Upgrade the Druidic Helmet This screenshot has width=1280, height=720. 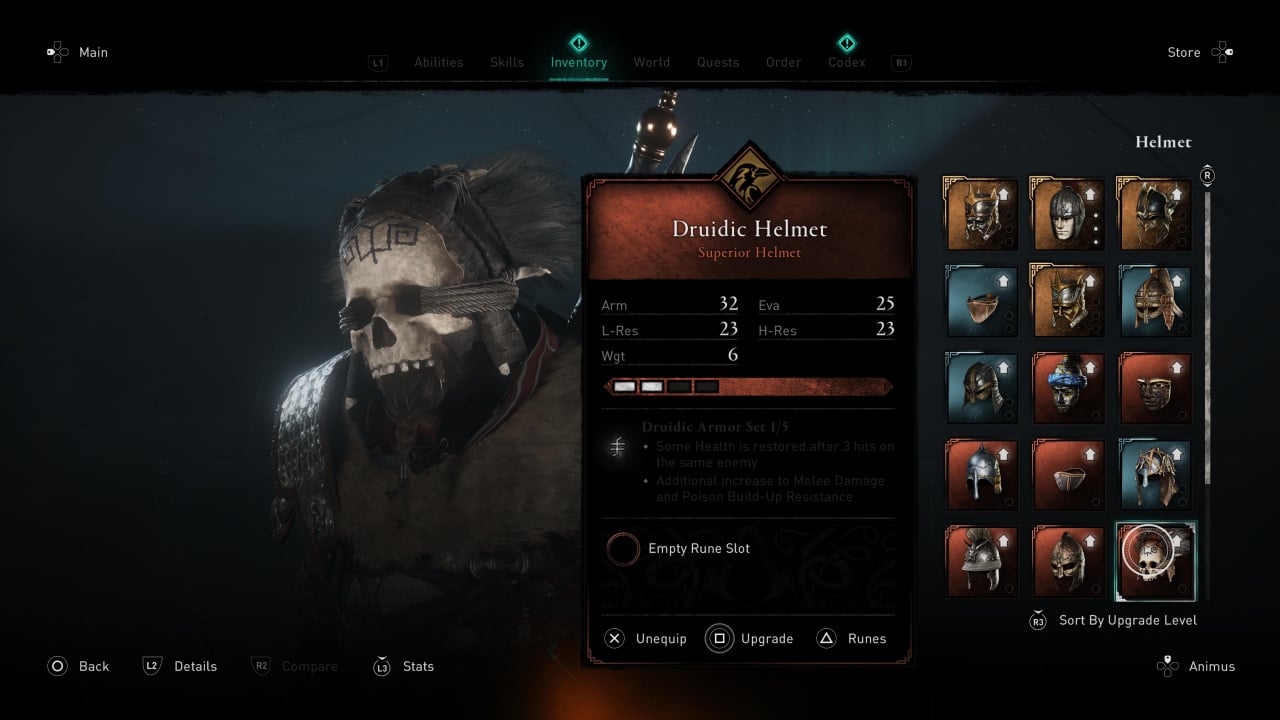(749, 638)
